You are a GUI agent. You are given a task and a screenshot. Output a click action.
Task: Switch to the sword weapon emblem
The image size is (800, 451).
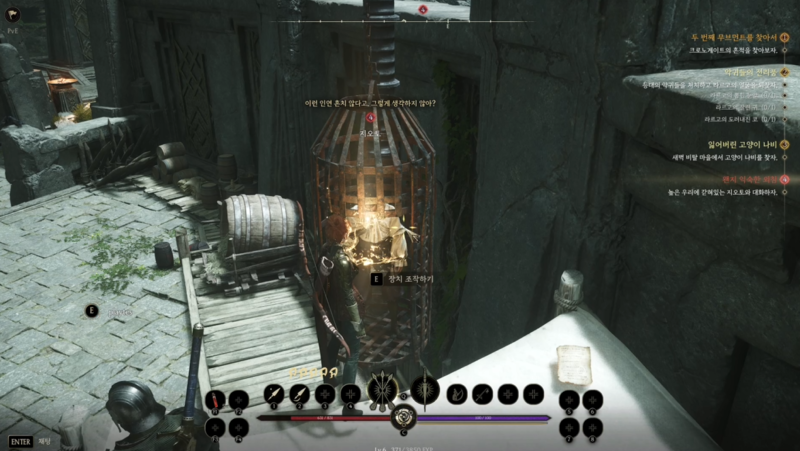click(x=425, y=390)
